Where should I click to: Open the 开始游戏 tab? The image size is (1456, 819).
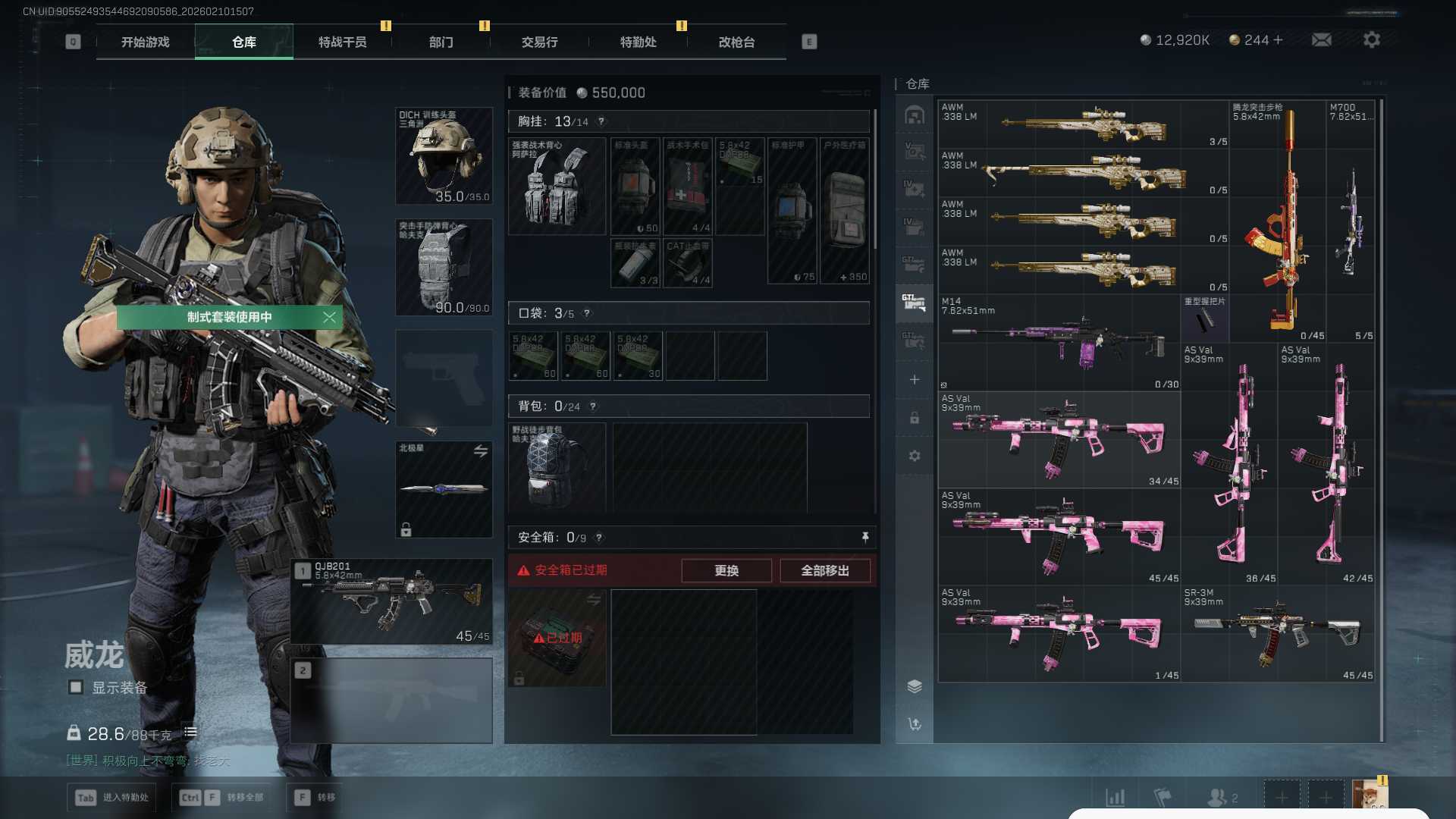pos(145,42)
